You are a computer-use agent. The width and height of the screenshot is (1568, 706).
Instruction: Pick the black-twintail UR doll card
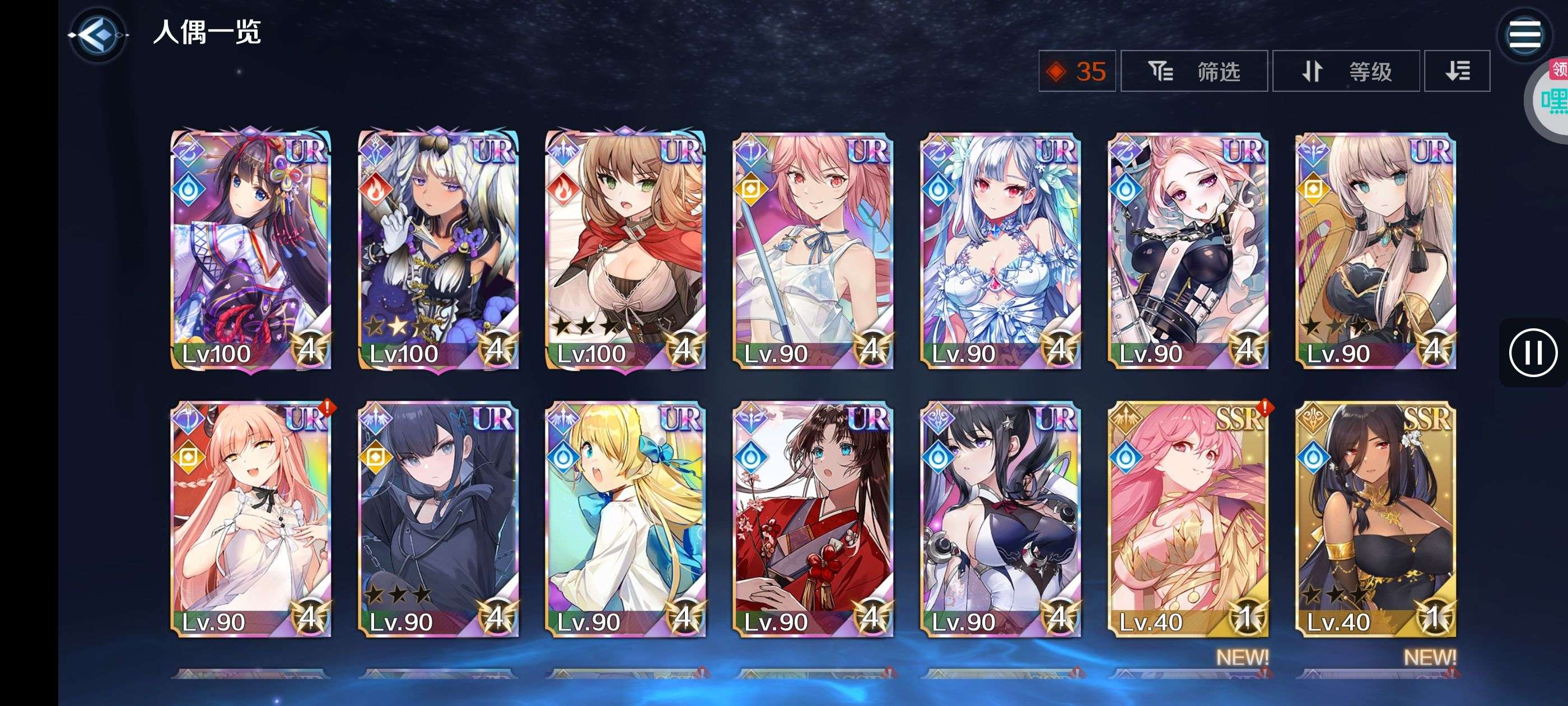click(x=1001, y=519)
